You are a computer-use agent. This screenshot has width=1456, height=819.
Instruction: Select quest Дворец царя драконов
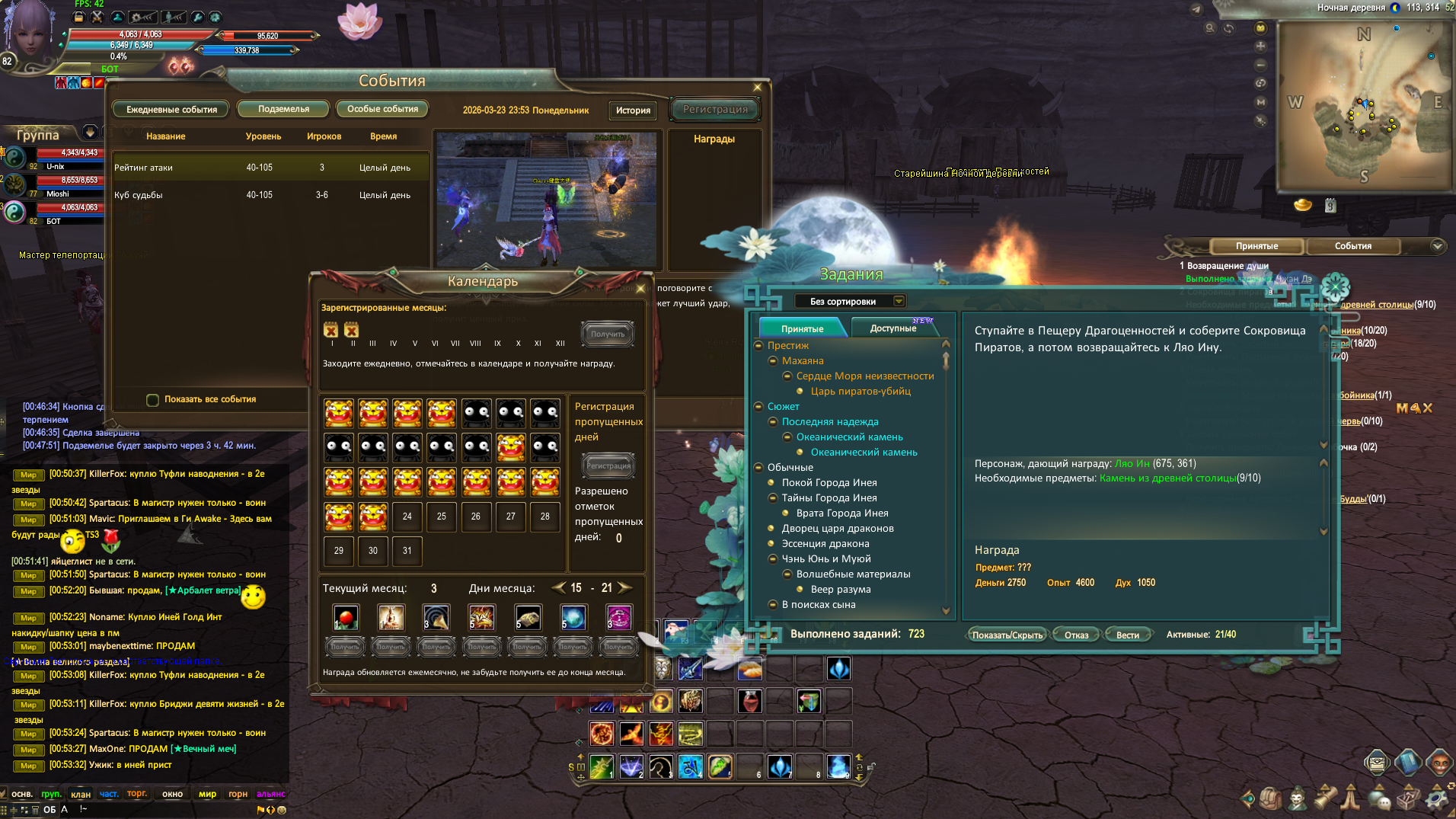[x=837, y=528]
